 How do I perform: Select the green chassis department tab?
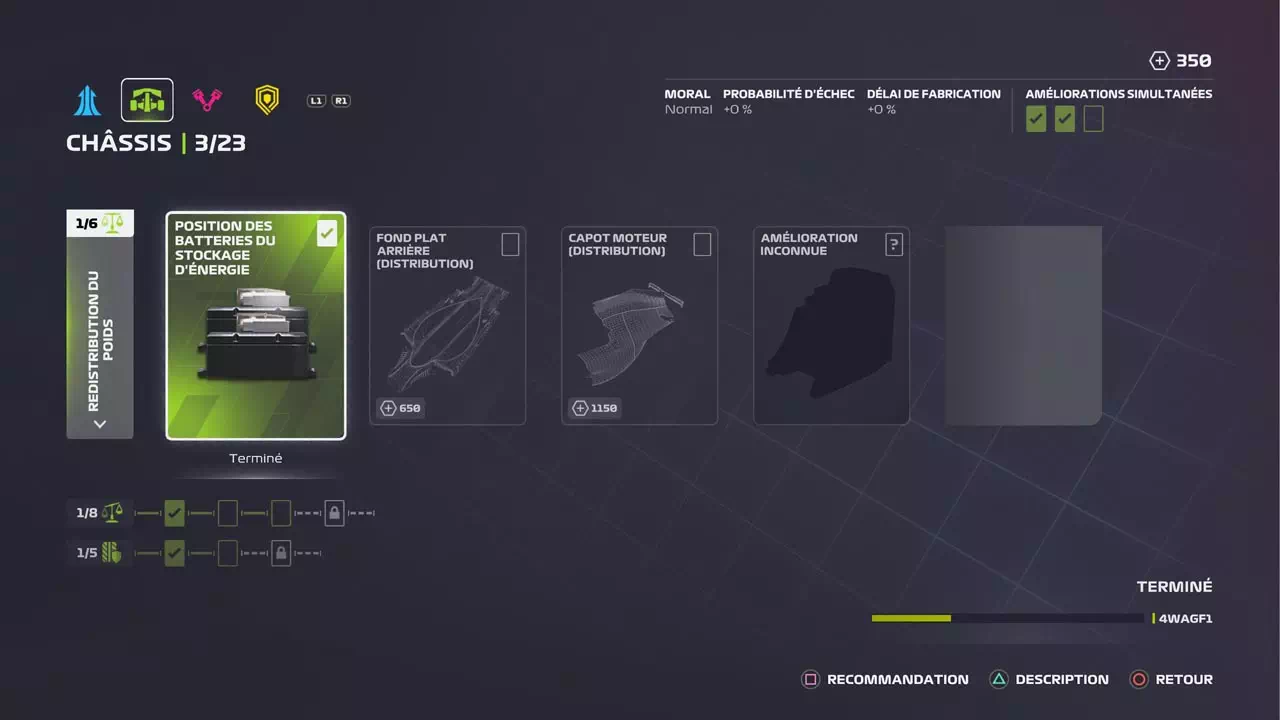147,100
